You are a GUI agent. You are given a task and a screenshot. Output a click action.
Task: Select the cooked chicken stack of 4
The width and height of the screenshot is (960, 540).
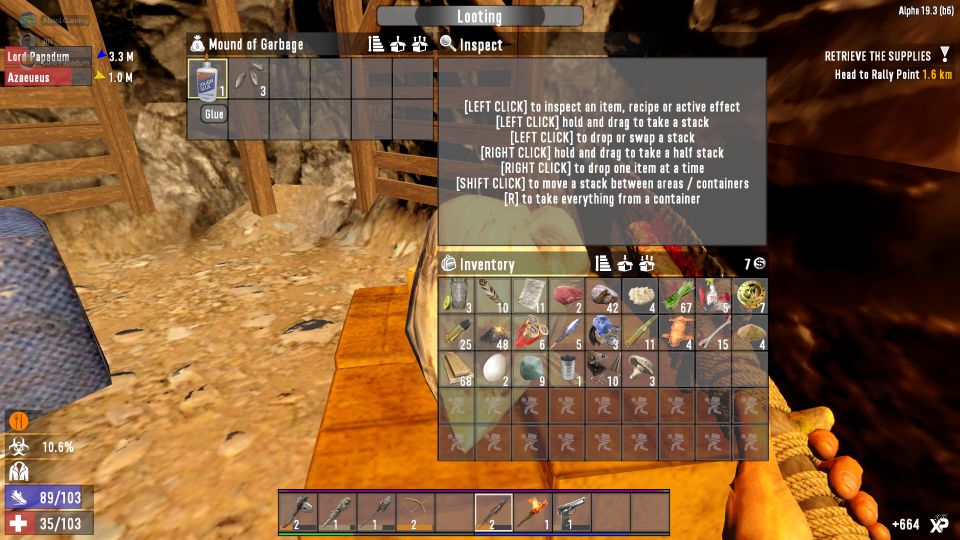pos(677,332)
